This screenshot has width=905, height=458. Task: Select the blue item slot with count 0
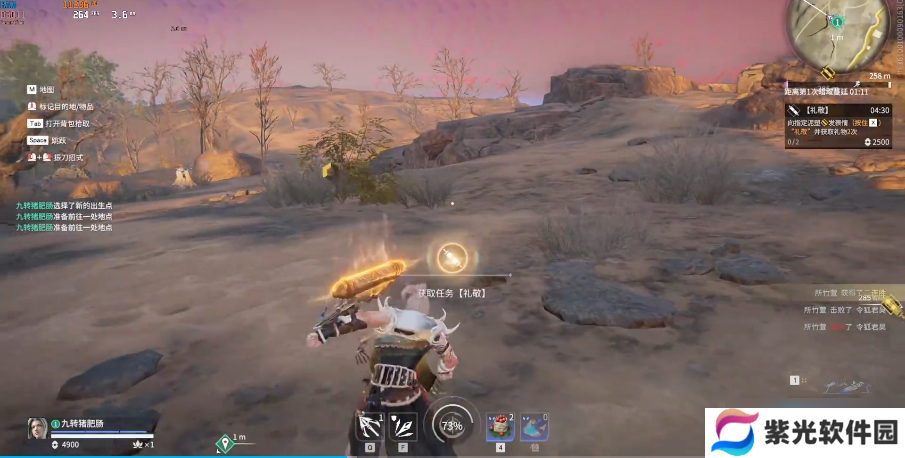coord(533,426)
